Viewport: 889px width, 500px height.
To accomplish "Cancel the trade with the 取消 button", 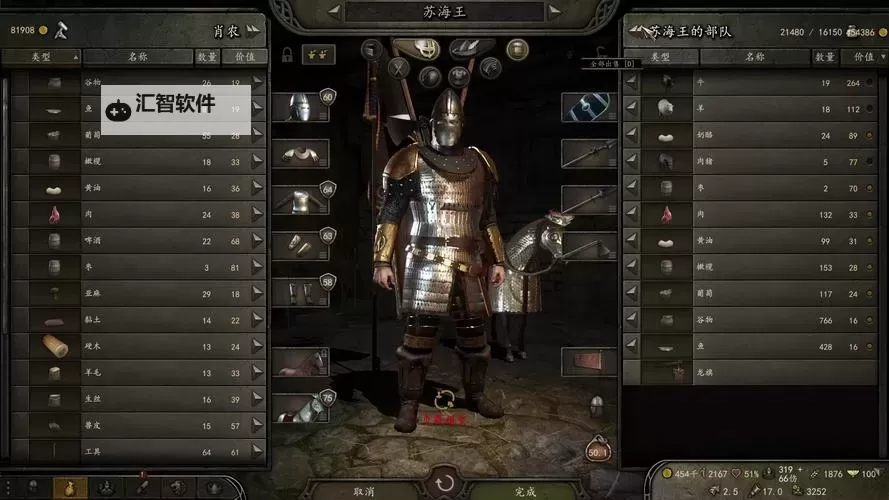I will [x=364, y=490].
